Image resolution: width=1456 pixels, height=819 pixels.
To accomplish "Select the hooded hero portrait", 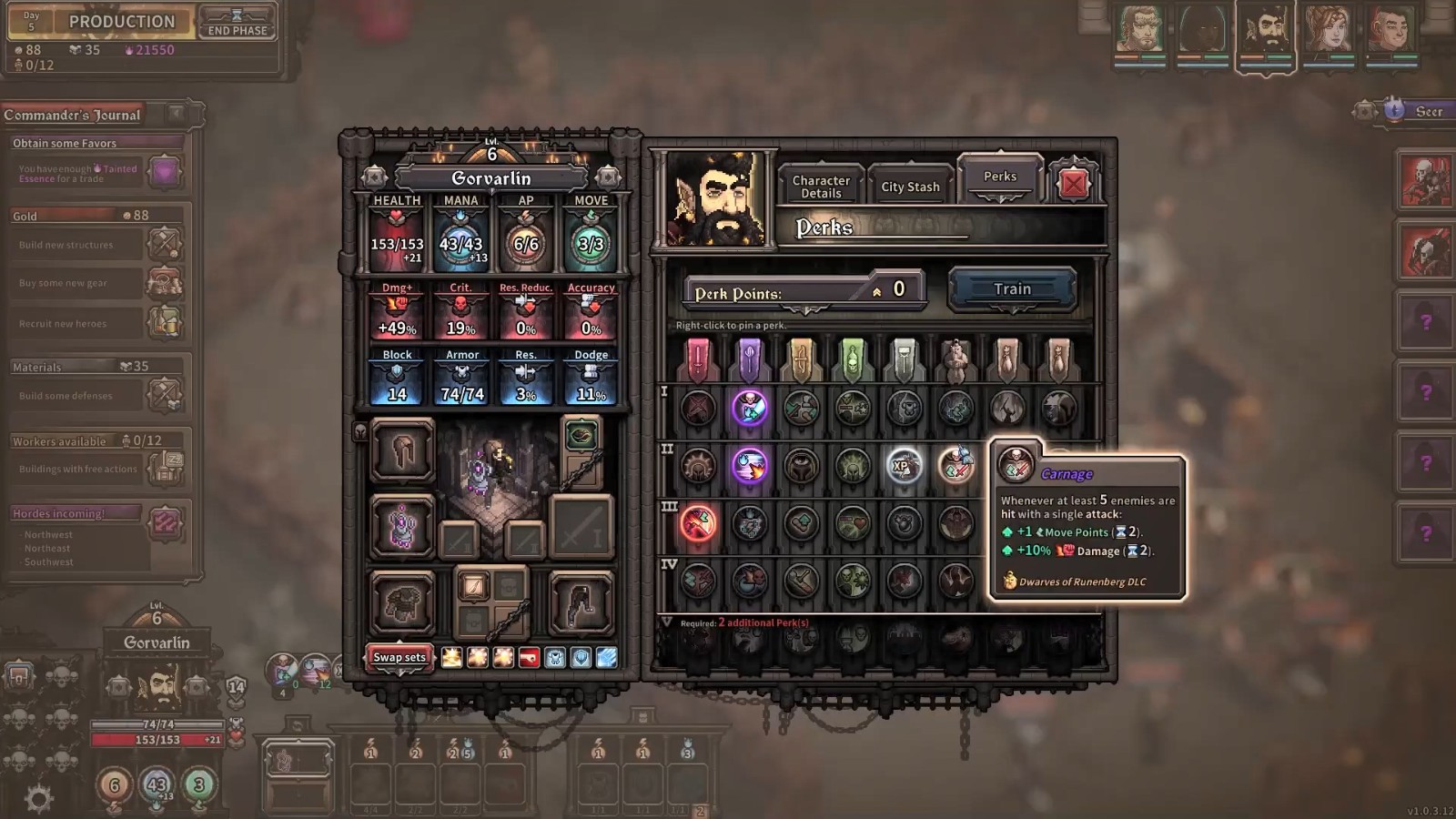I will (1201, 31).
